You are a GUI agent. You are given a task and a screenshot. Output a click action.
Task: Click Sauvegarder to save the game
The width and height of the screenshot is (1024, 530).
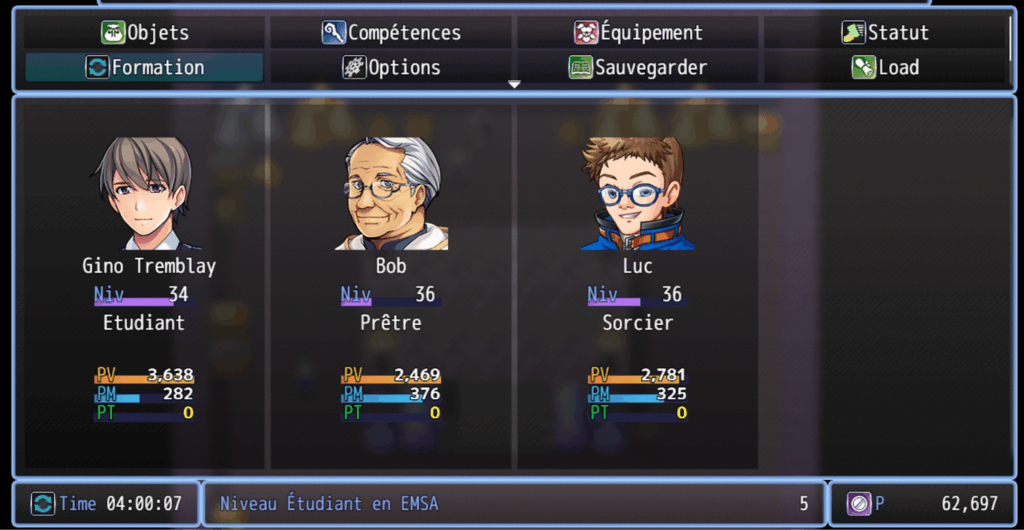(x=638, y=68)
